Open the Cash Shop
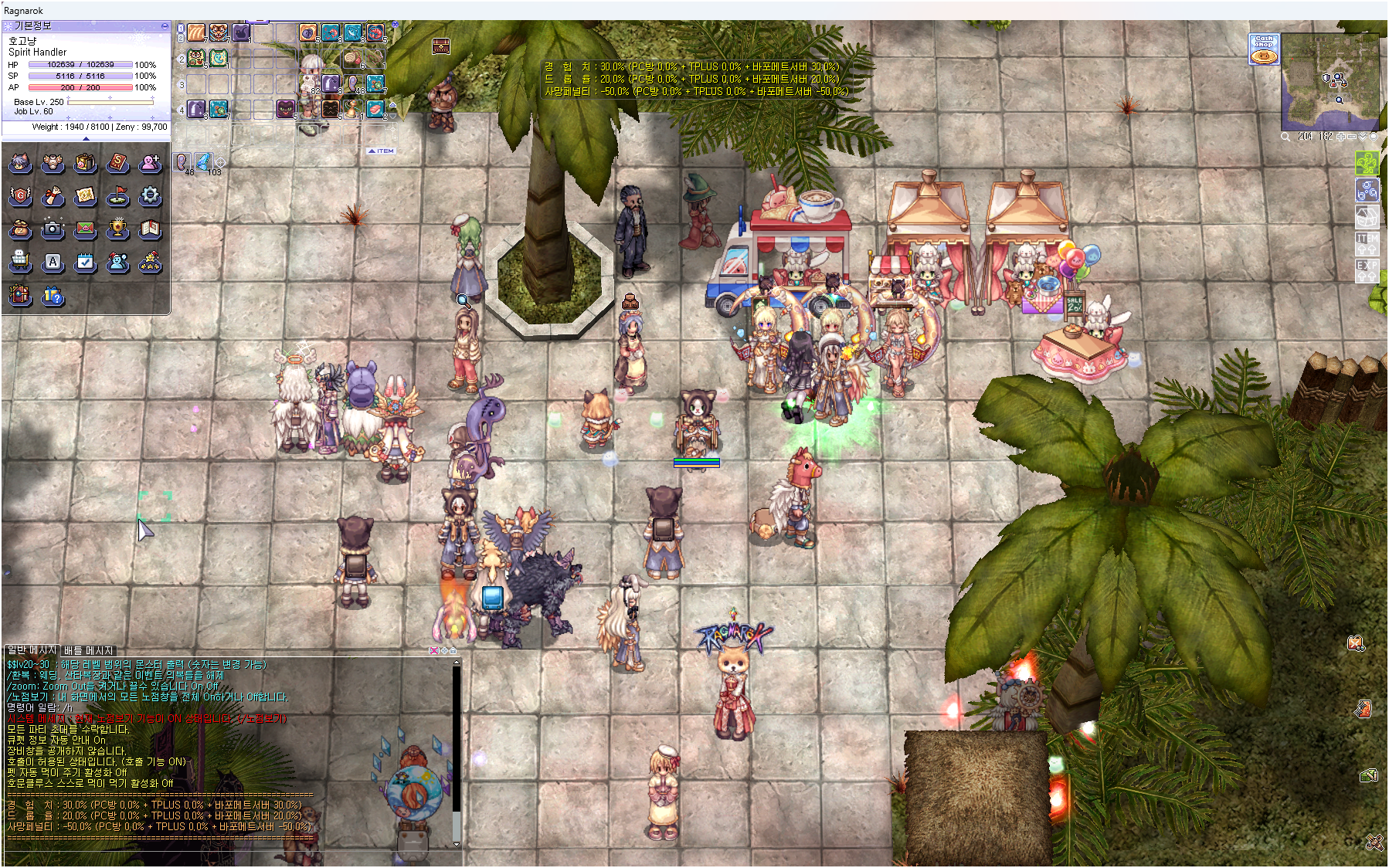 click(x=1264, y=49)
